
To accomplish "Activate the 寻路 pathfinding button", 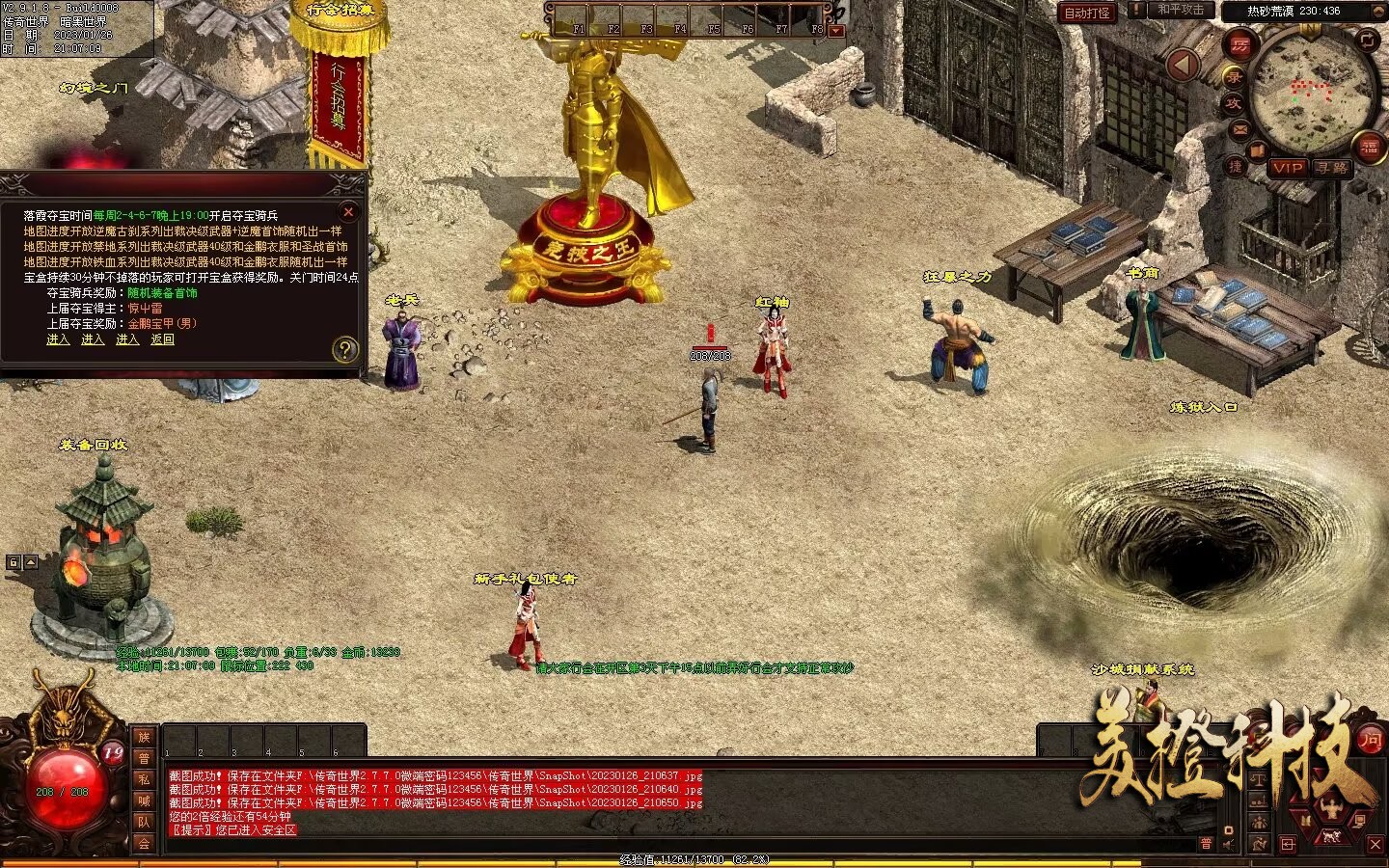I will (1332, 168).
